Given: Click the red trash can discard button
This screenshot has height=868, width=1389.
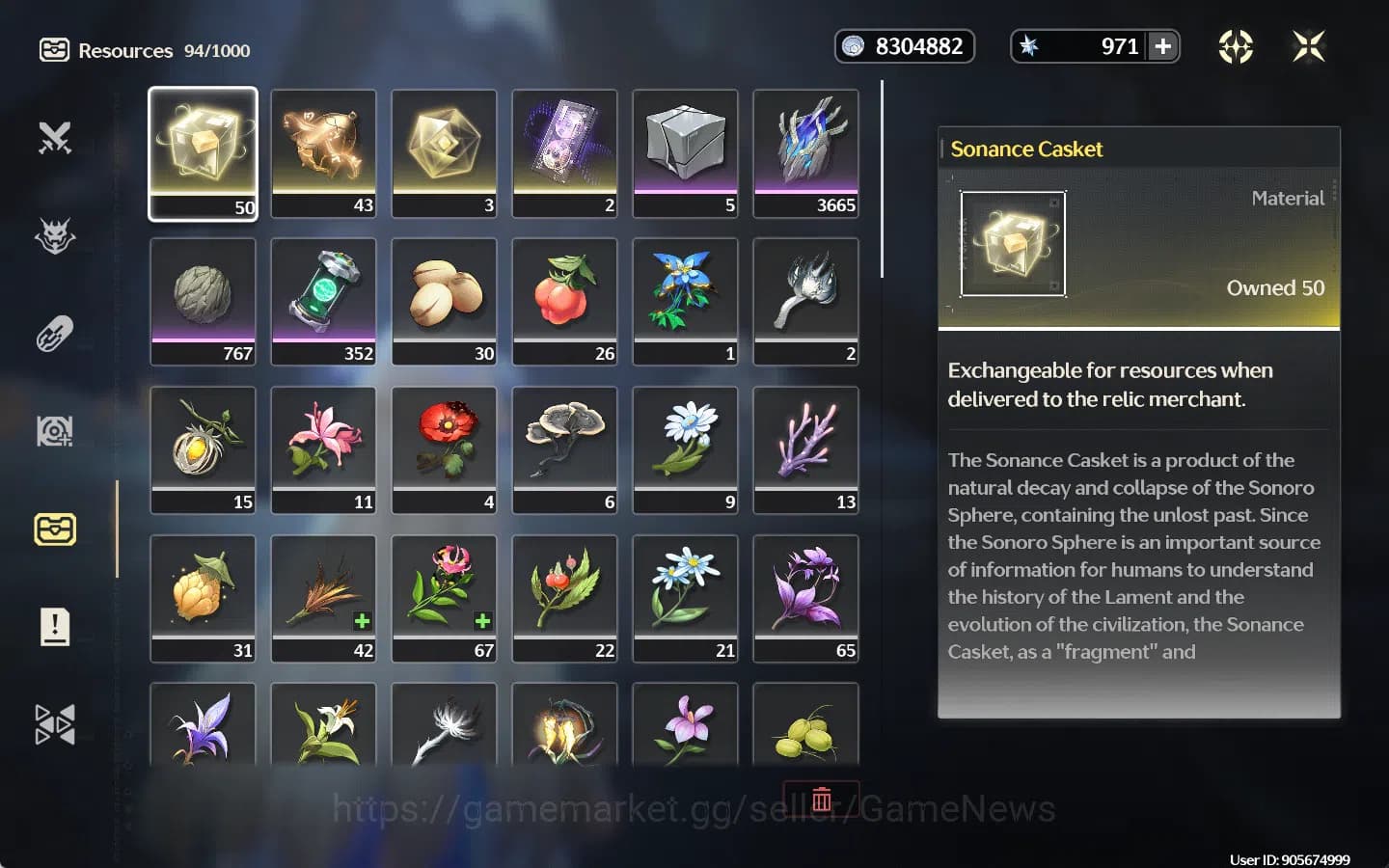Looking at the screenshot, I should point(821,799).
